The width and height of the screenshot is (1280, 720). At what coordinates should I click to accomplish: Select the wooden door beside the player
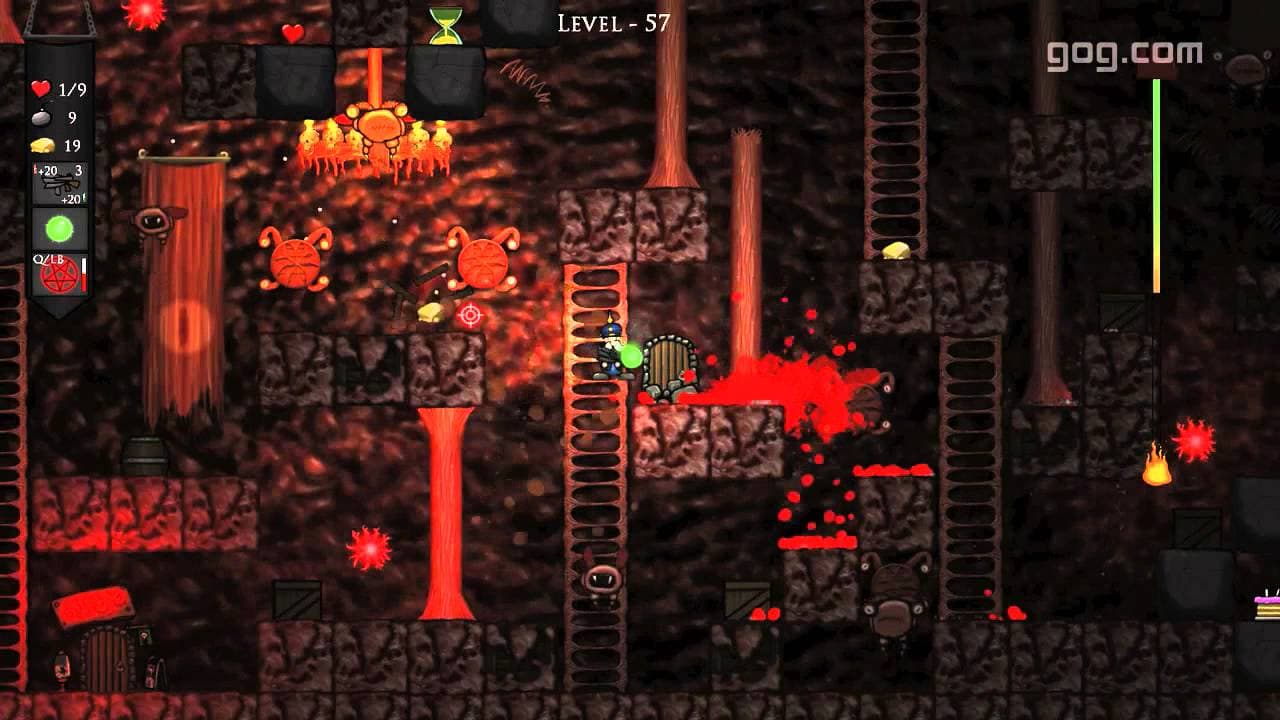pyautogui.click(x=672, y=364)
